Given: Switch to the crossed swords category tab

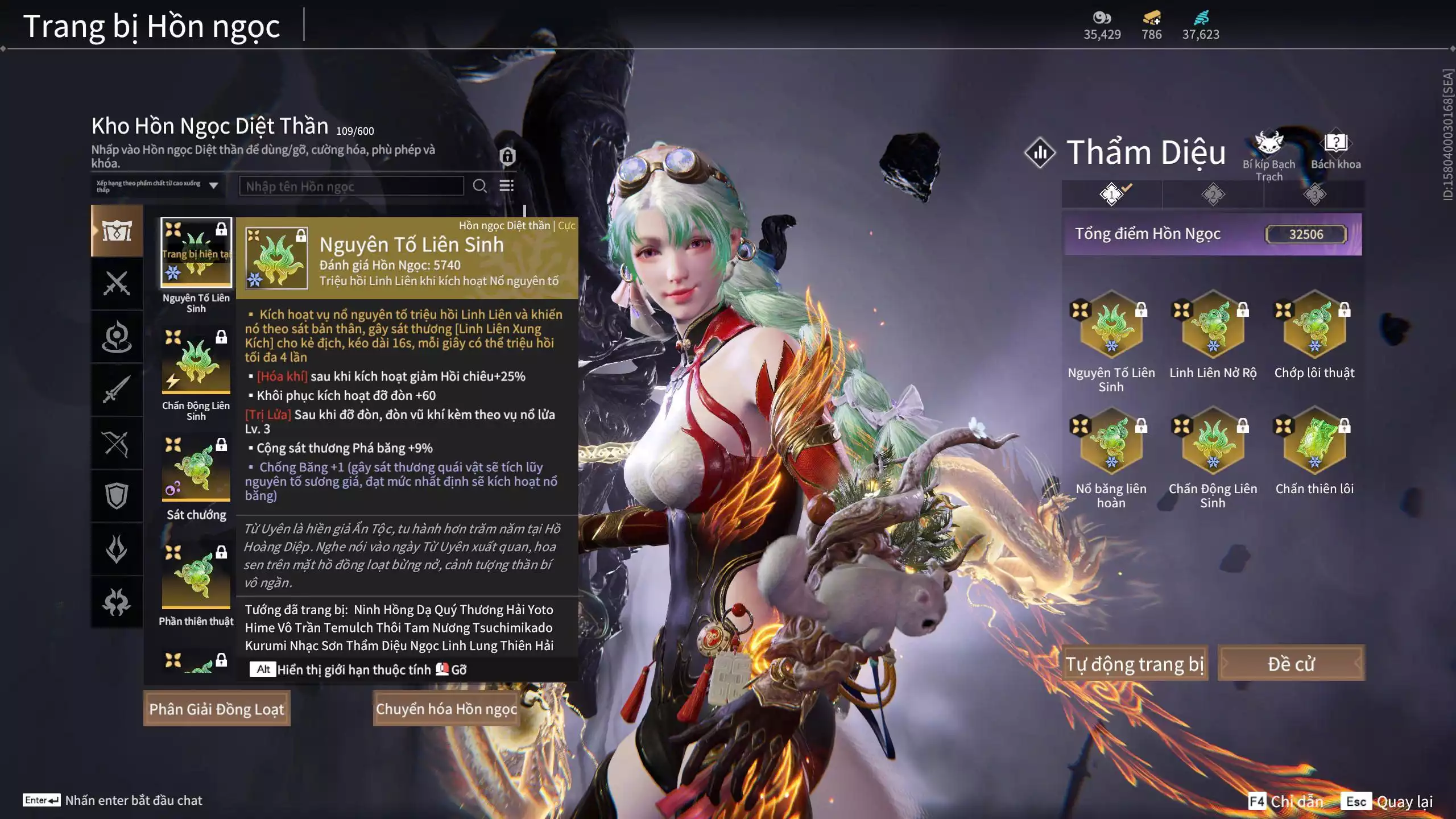Looking at the screenshot, I should pyautogui.click(x=117, y=283).
